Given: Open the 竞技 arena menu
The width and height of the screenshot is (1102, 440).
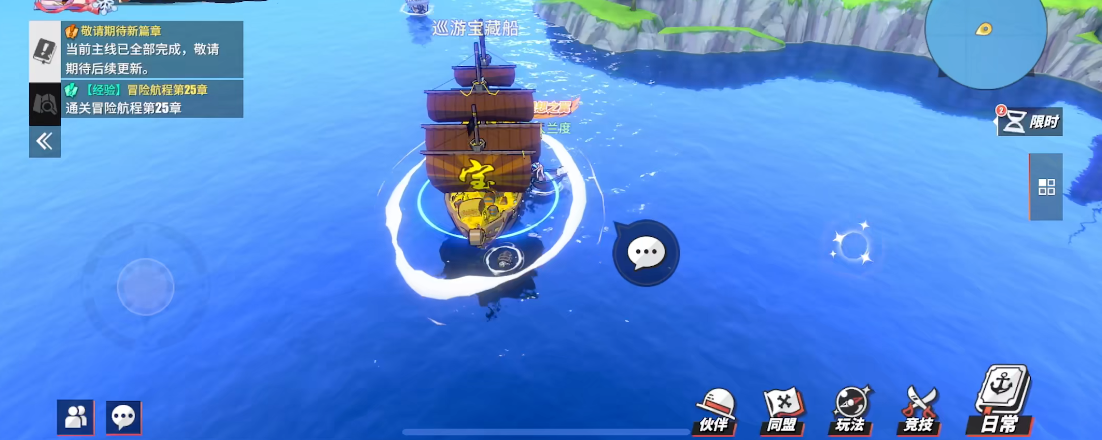Looking at the screenshot, I should click(919, 411).
